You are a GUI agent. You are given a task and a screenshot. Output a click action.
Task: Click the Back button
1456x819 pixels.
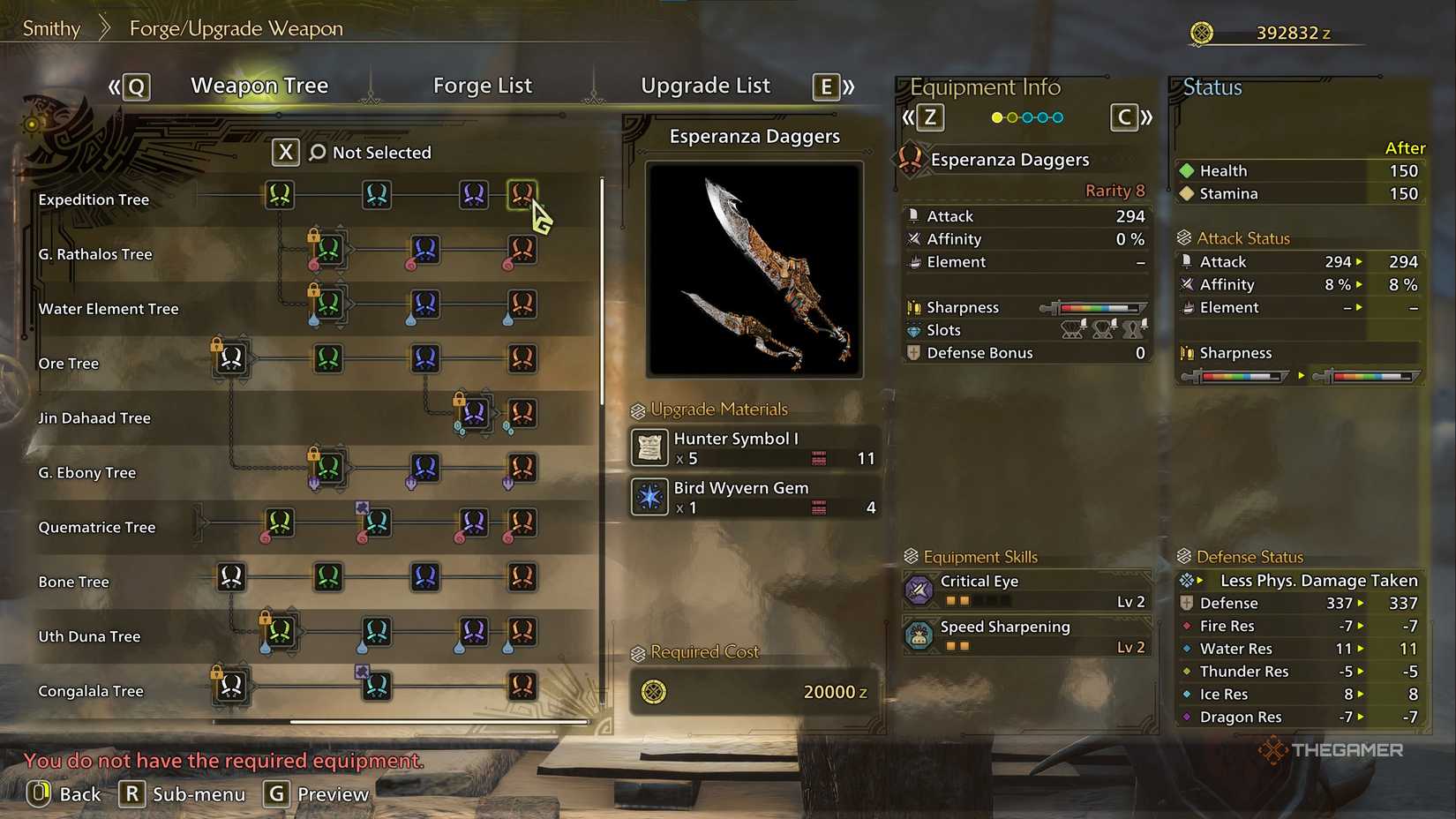(x=64, y=793)
